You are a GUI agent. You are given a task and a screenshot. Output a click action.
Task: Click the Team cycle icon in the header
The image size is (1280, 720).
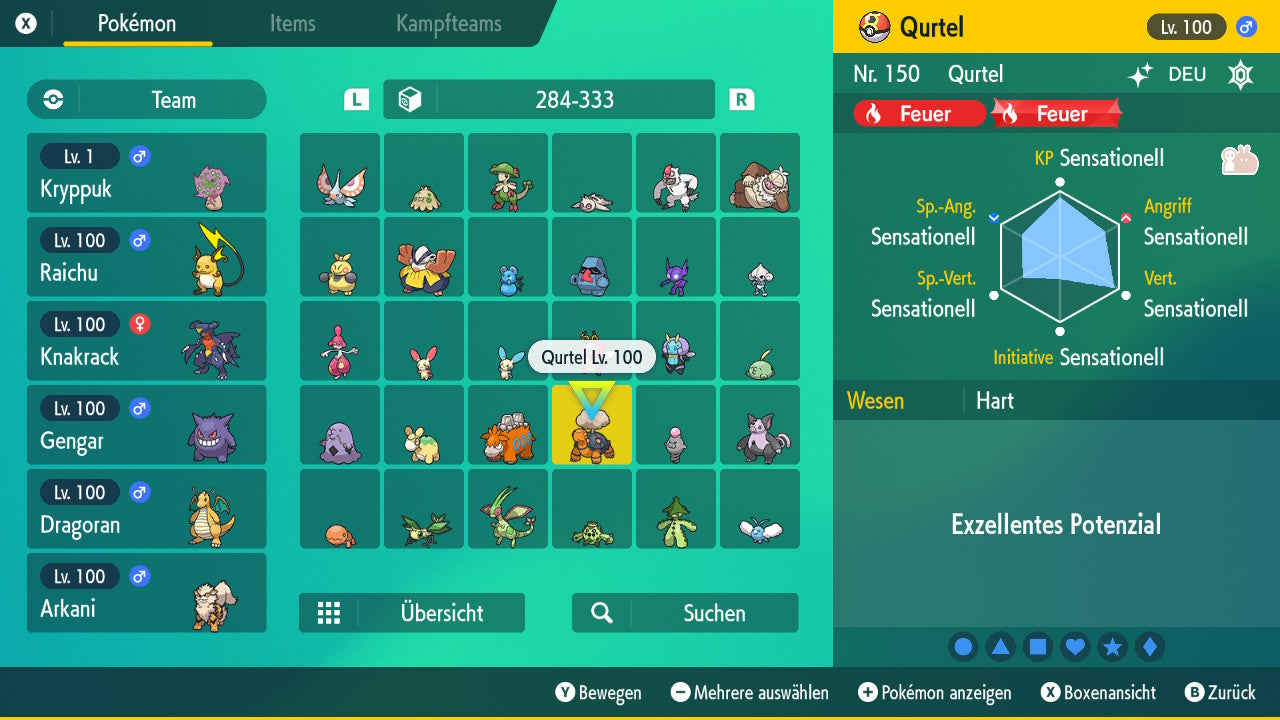51,99
